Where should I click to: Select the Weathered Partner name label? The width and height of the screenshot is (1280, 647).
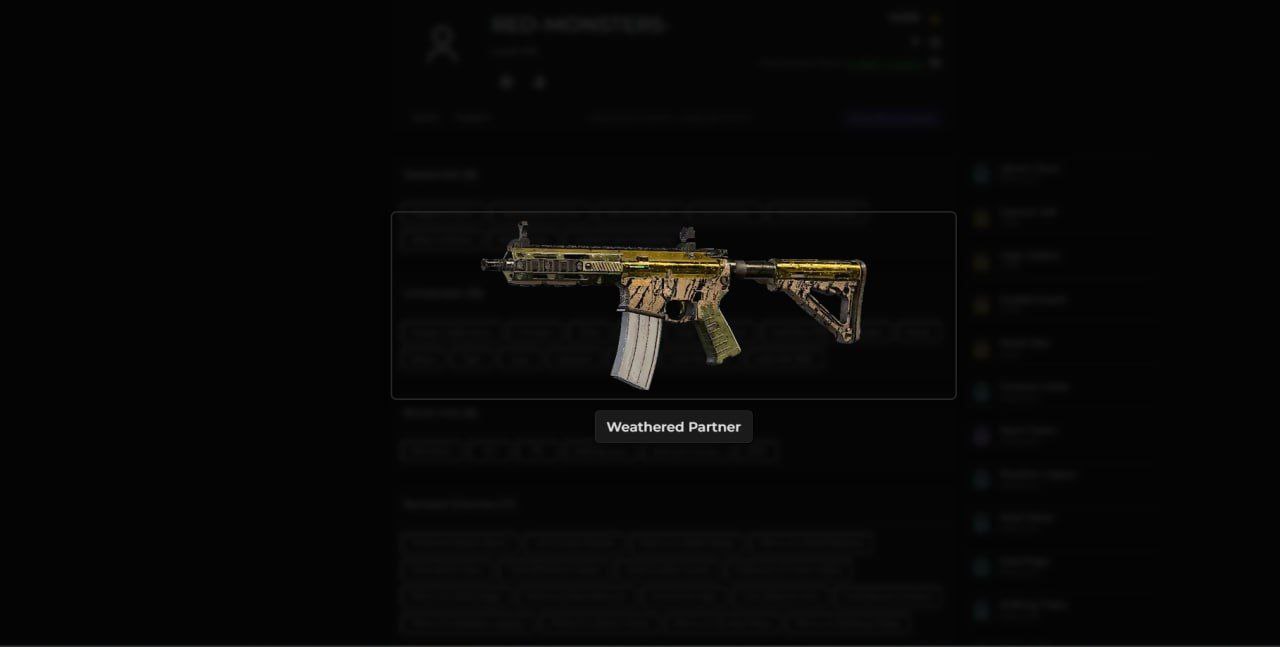(673, 427)
